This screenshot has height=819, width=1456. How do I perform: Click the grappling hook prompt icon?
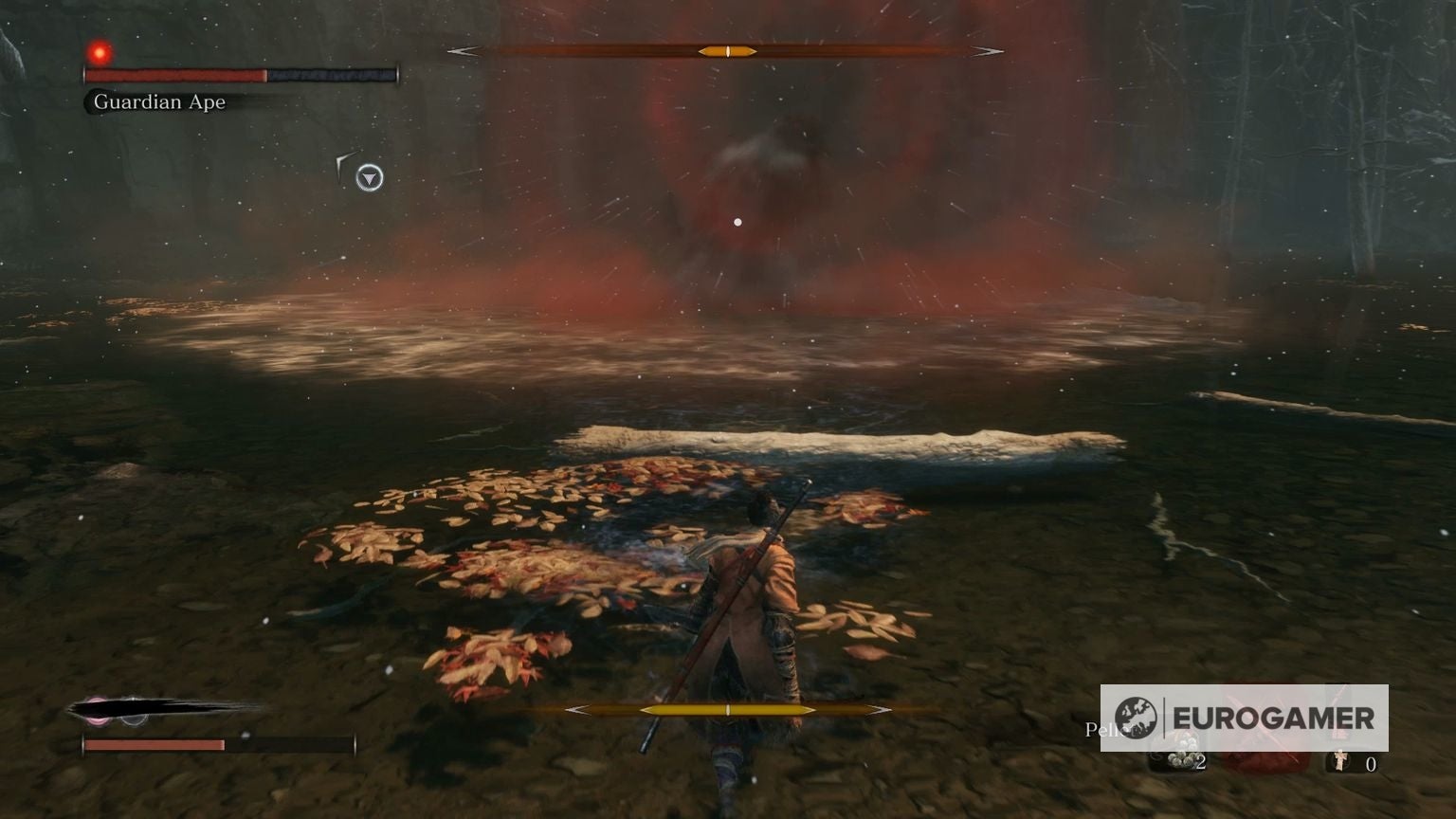[341, 163]
